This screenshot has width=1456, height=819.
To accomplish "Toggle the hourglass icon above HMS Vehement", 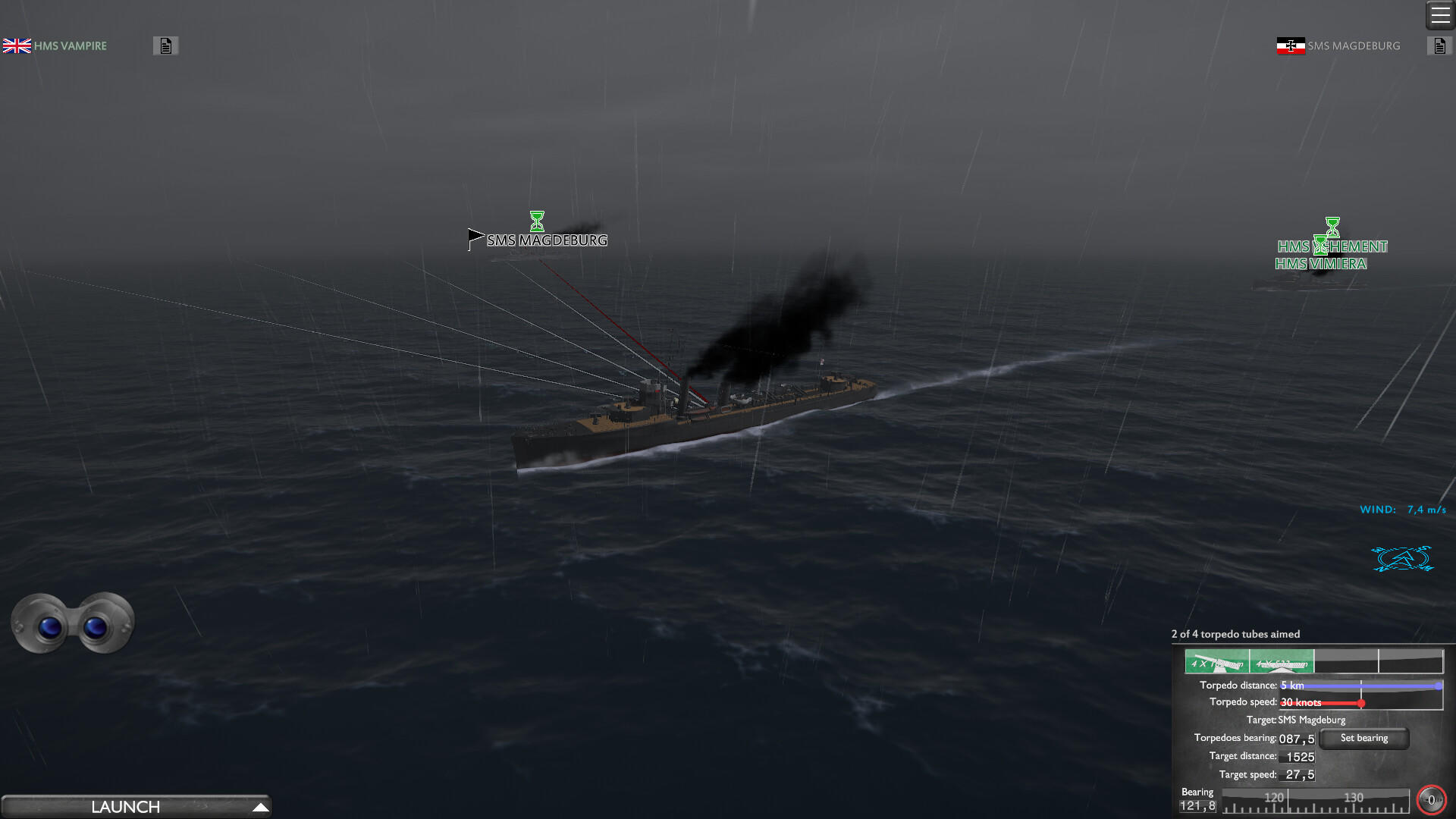I will pos(1332,226).
